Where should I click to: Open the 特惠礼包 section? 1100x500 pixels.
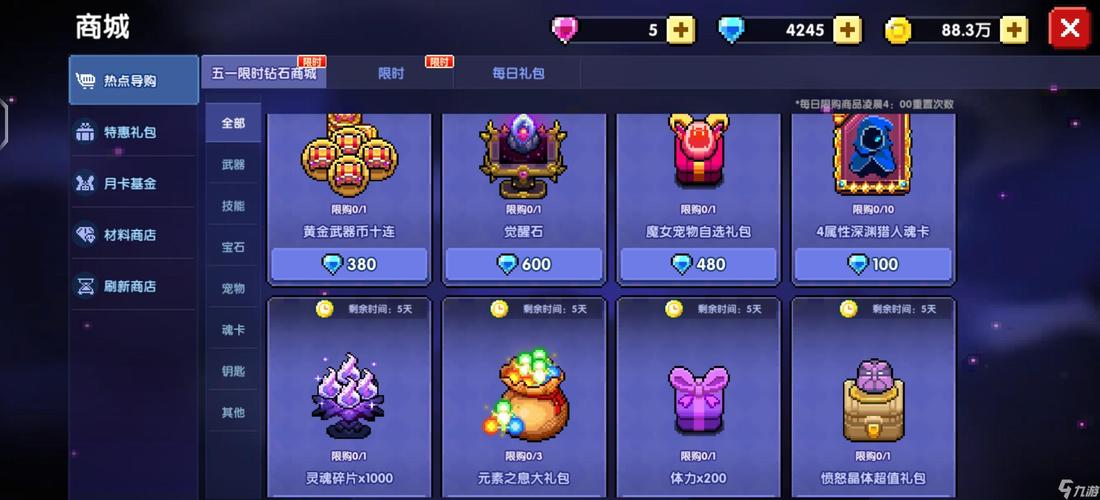pyautogui.click(x=133, y=132)
